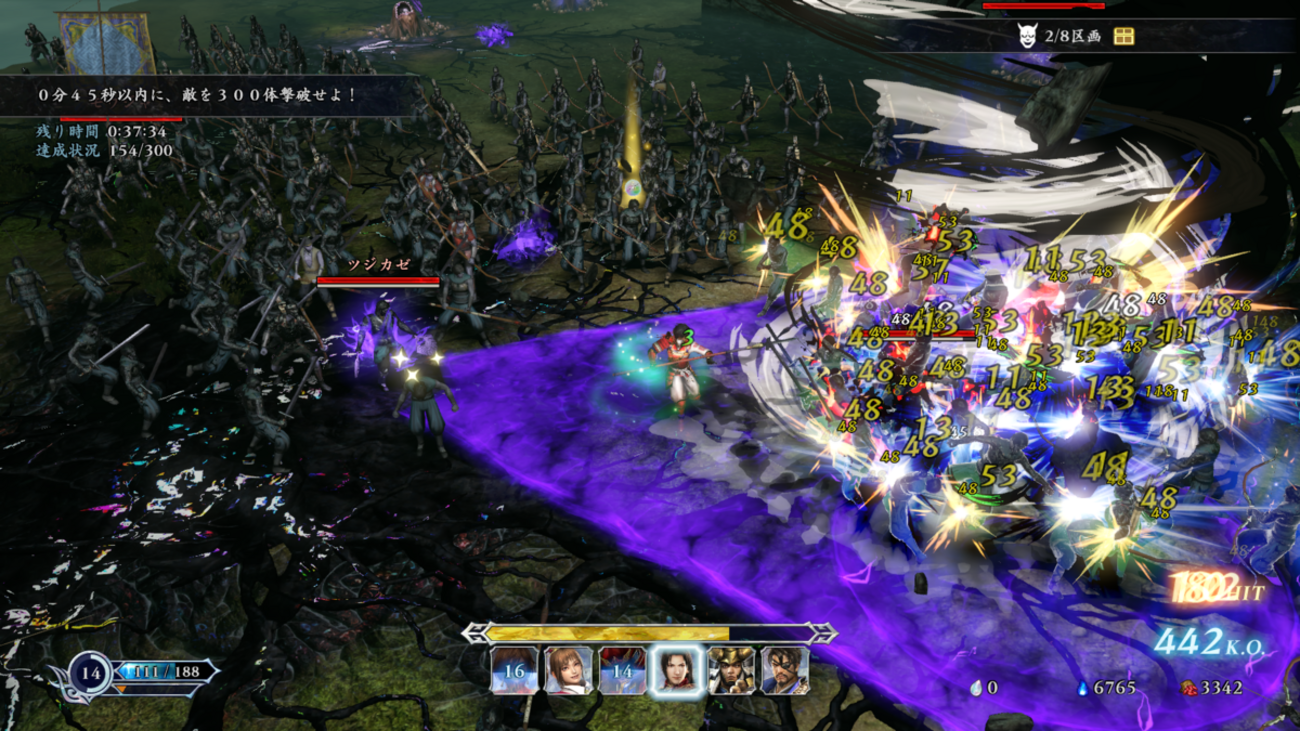Pick the eyepatch warrior portrait

click(x=784, y=670)
